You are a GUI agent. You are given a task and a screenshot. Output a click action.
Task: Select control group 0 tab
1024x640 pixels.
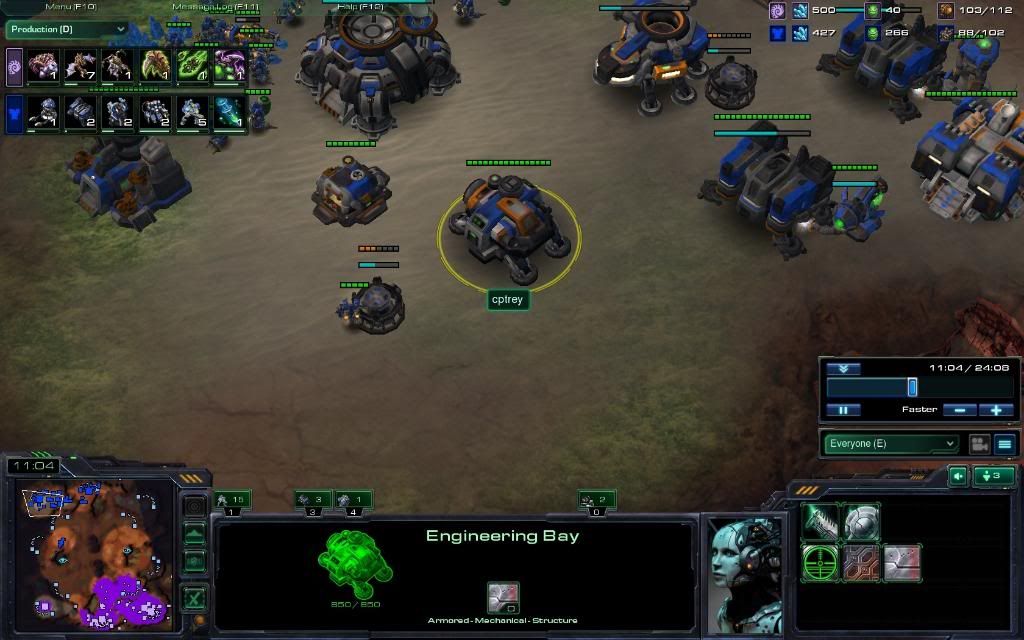coord(596,500)
